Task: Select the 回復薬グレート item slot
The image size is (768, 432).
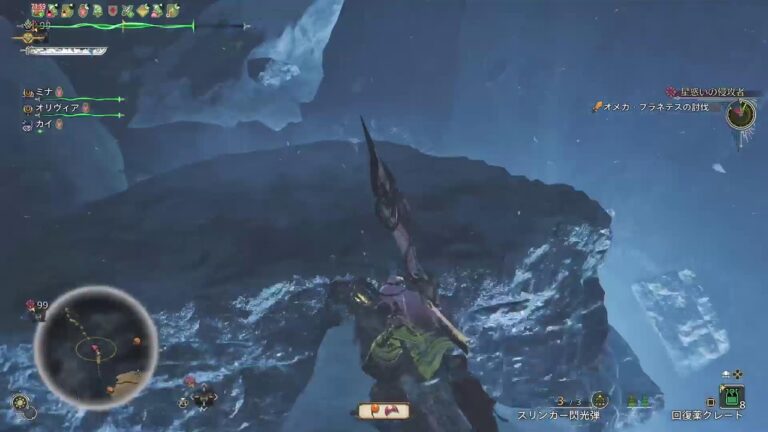Action: [731, 397]
